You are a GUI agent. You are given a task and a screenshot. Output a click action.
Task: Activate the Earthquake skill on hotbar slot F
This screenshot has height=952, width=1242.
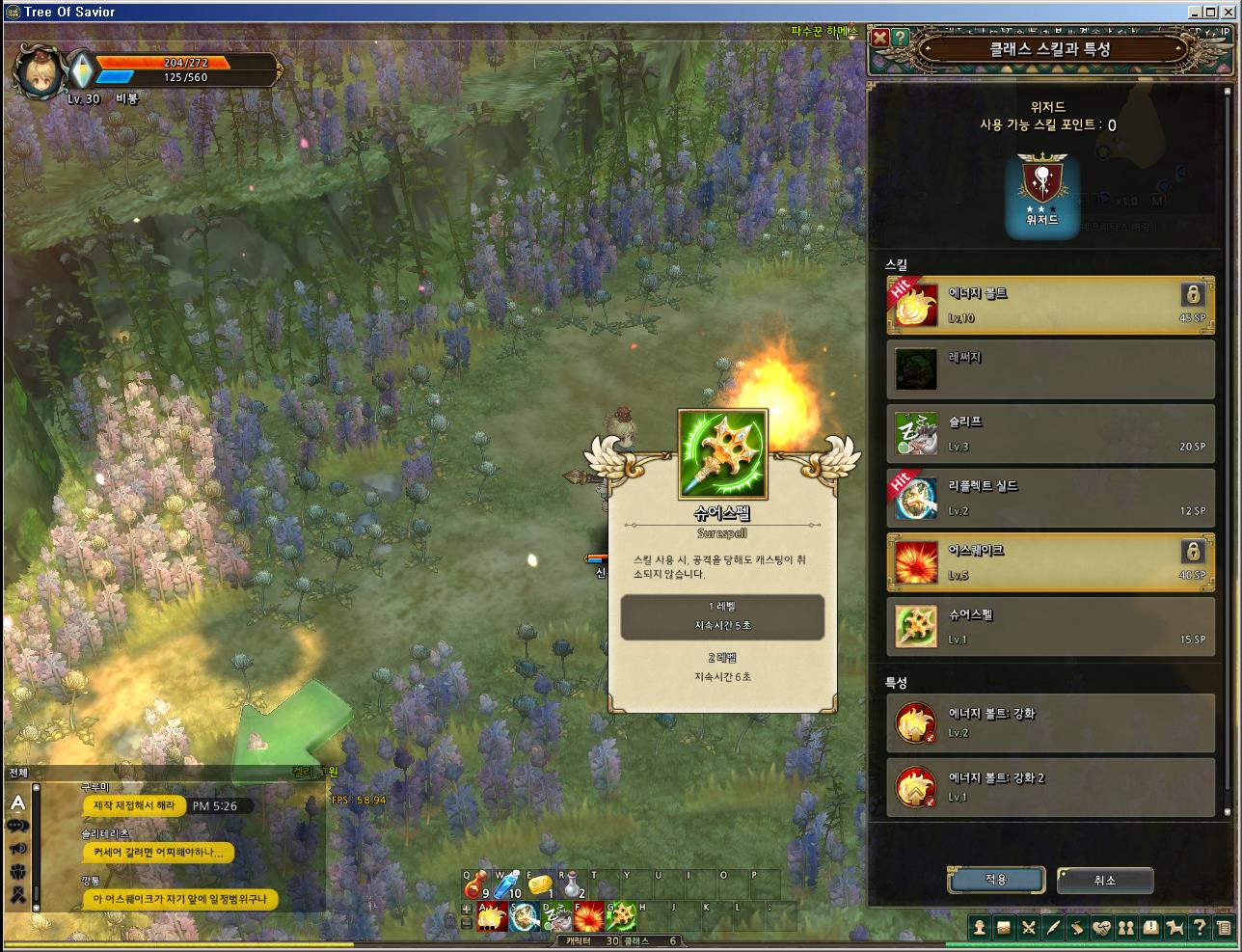pyautogui.click(x=589, y=916)
